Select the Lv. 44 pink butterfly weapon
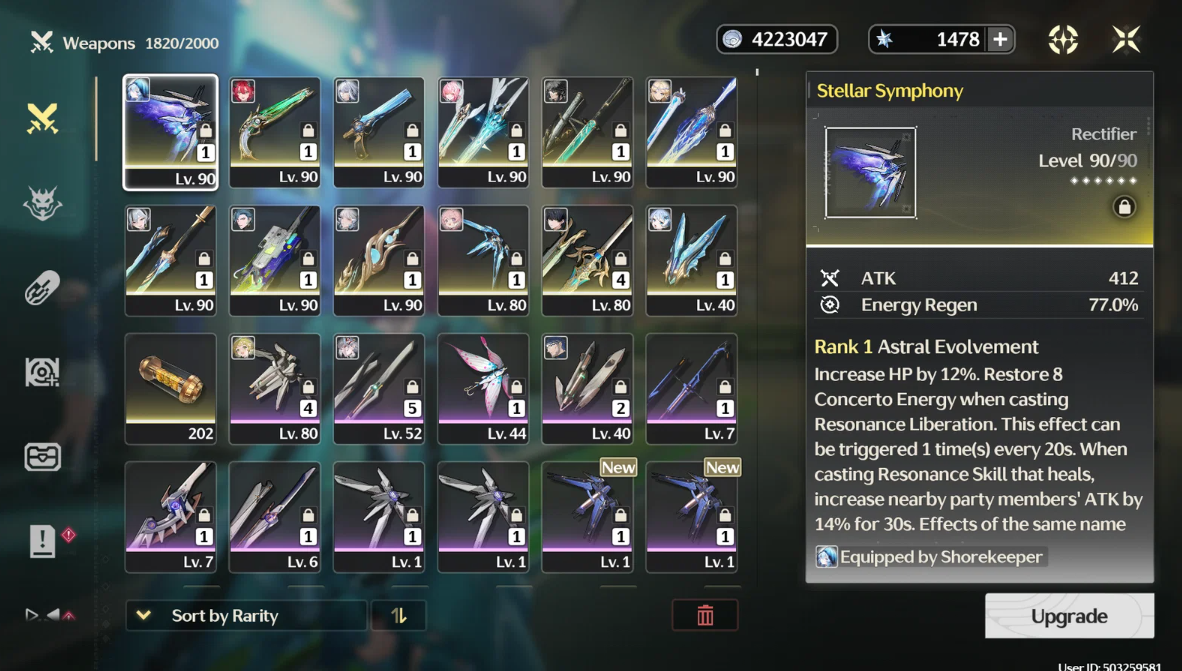This screenshot has width=1182, height=671. pyautogui.click(x=483, y=388)
